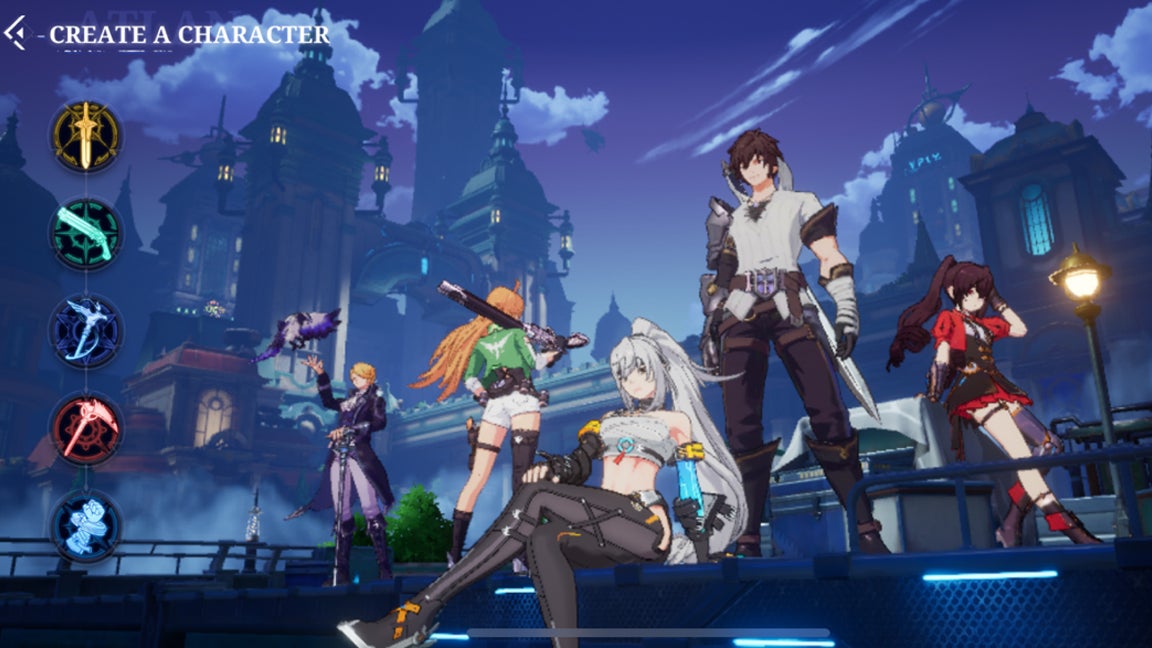
Task: Pick the blue scythe class icon
Action: point(86,331)
